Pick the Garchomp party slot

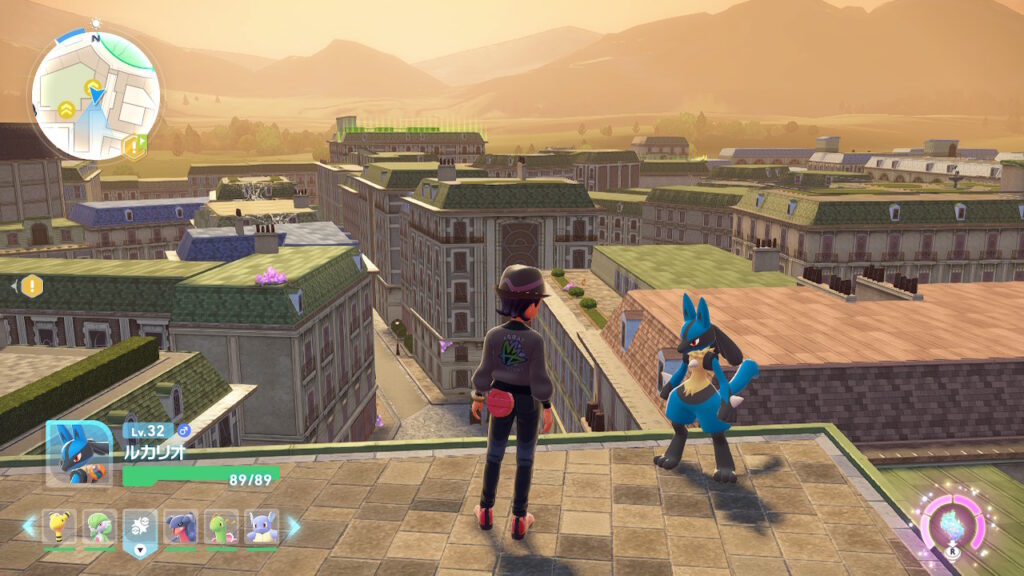(181, 526)
